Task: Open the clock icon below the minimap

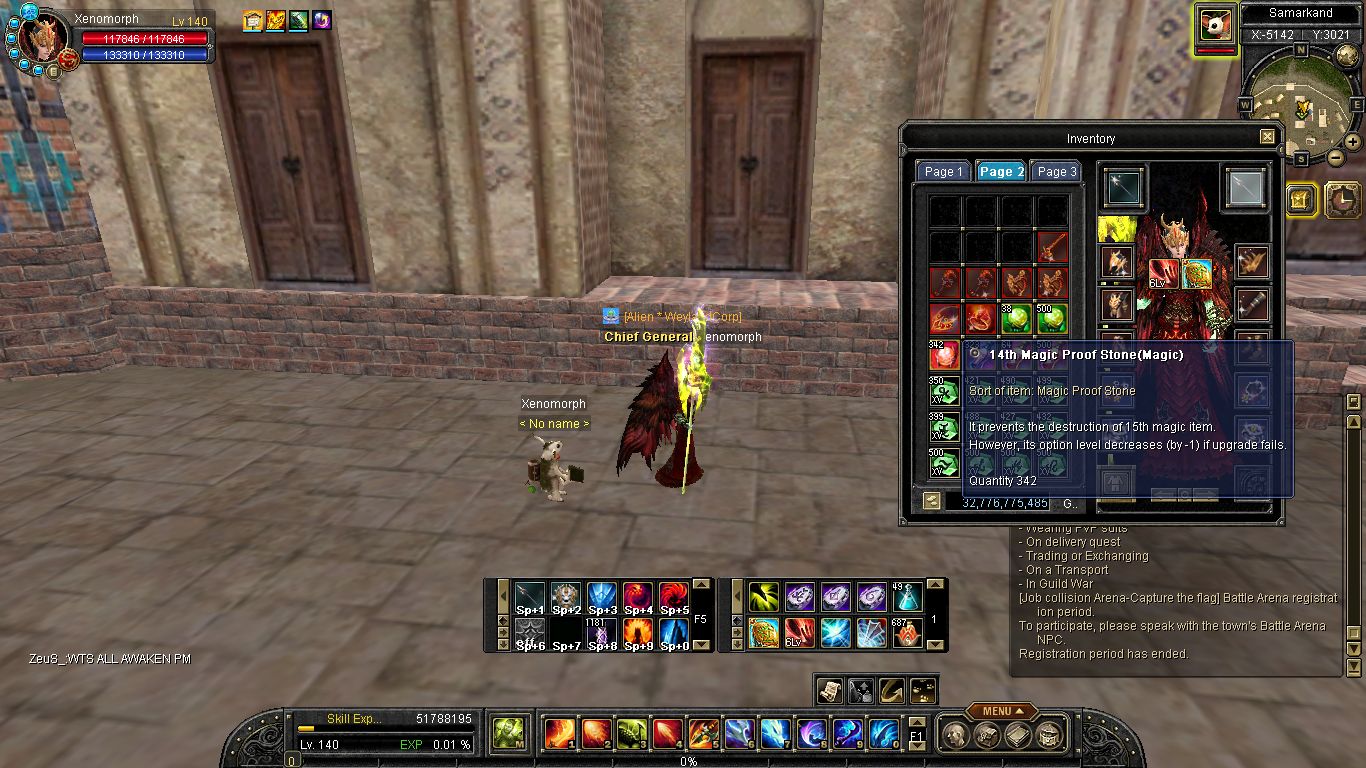Action: coord(1341,200)
